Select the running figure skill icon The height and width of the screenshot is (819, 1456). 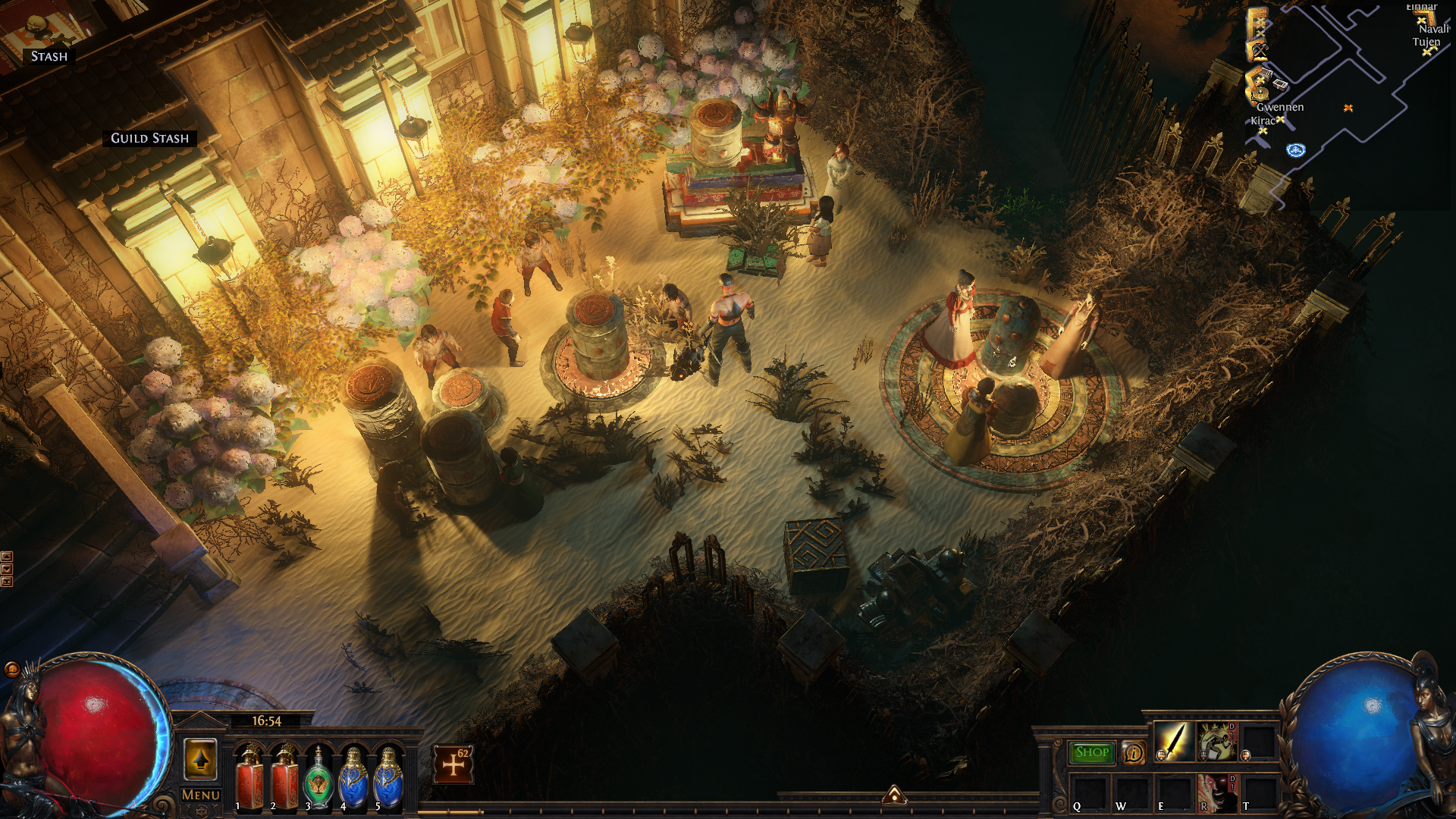[x=1216, y=742]
